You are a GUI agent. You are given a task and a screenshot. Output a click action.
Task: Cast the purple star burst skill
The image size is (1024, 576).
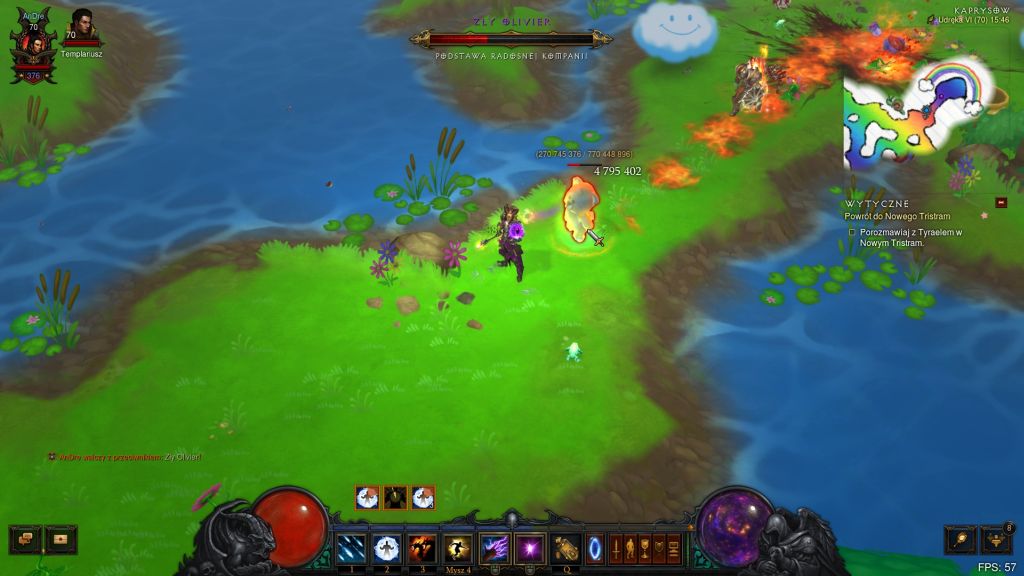(x=530, y=548)
